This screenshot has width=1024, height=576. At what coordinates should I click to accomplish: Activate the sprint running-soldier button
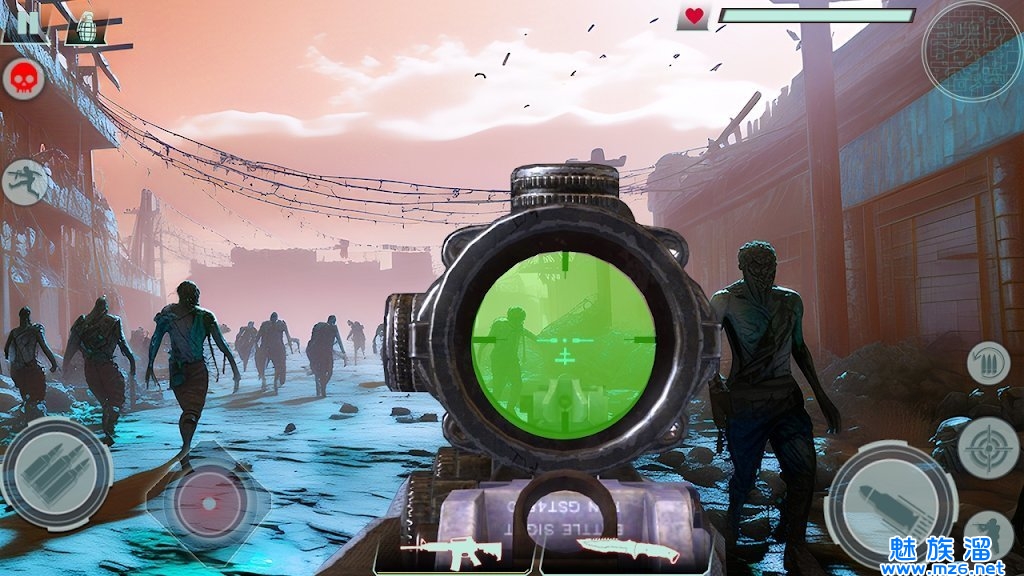point(24,183)
